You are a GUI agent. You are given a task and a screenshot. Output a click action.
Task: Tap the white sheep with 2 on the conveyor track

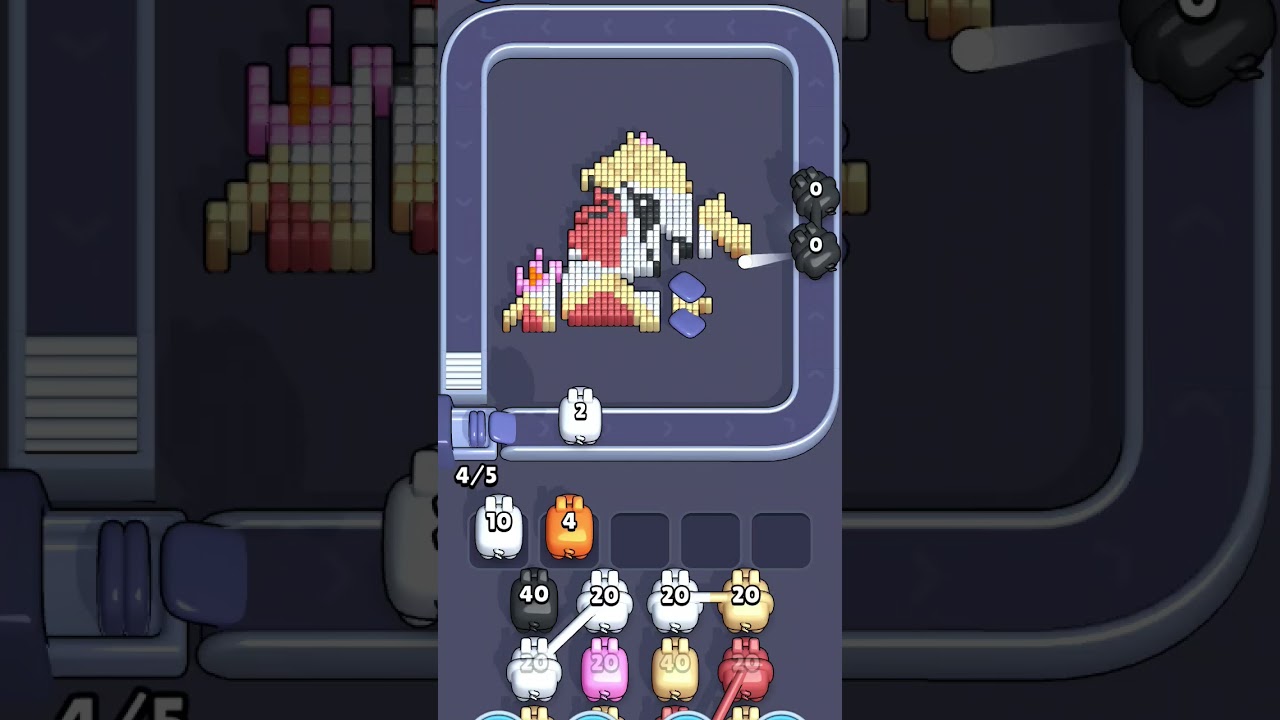click(582, 415)
